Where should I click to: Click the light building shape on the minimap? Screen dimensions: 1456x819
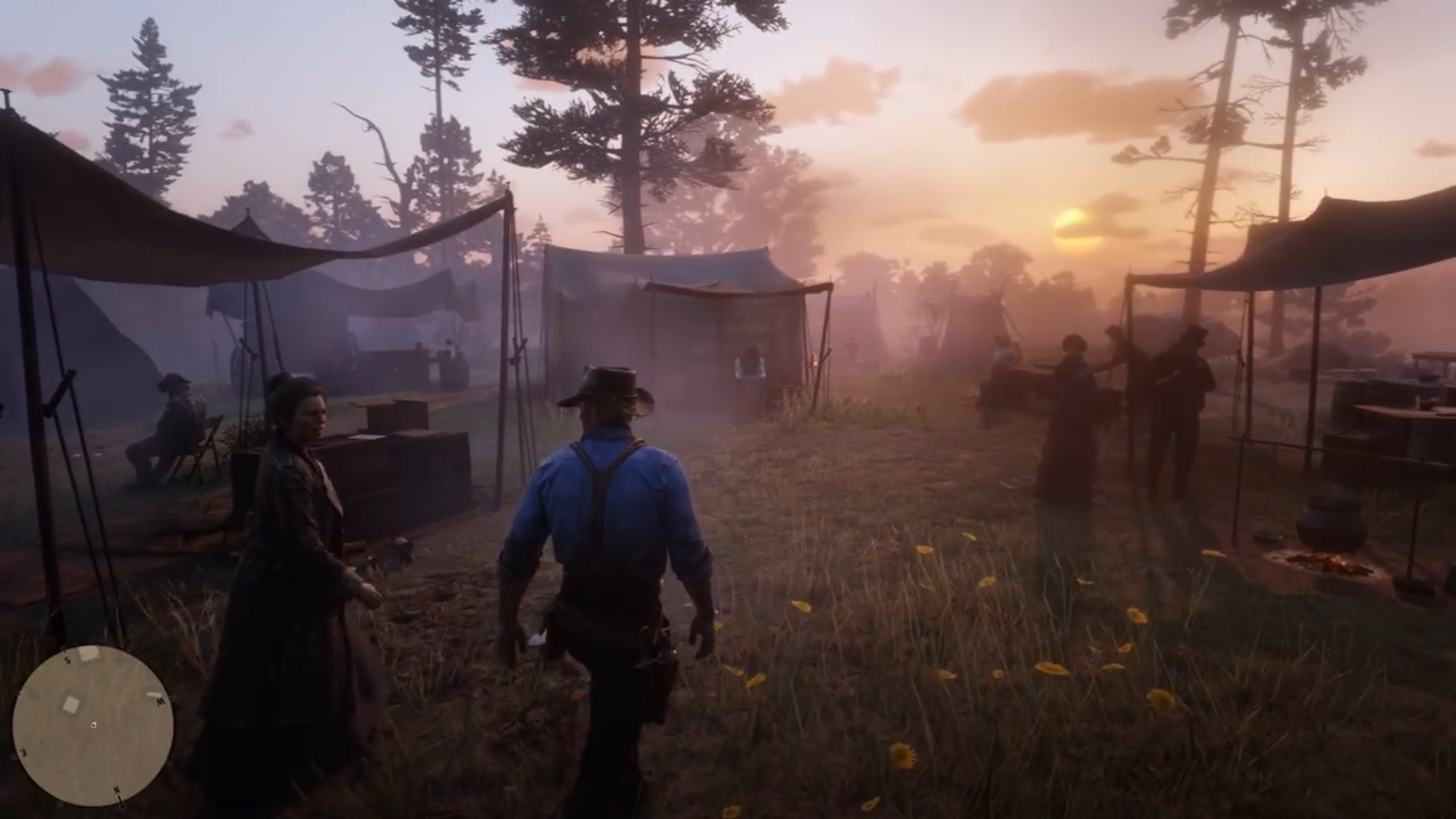click(x=71, y=704)
